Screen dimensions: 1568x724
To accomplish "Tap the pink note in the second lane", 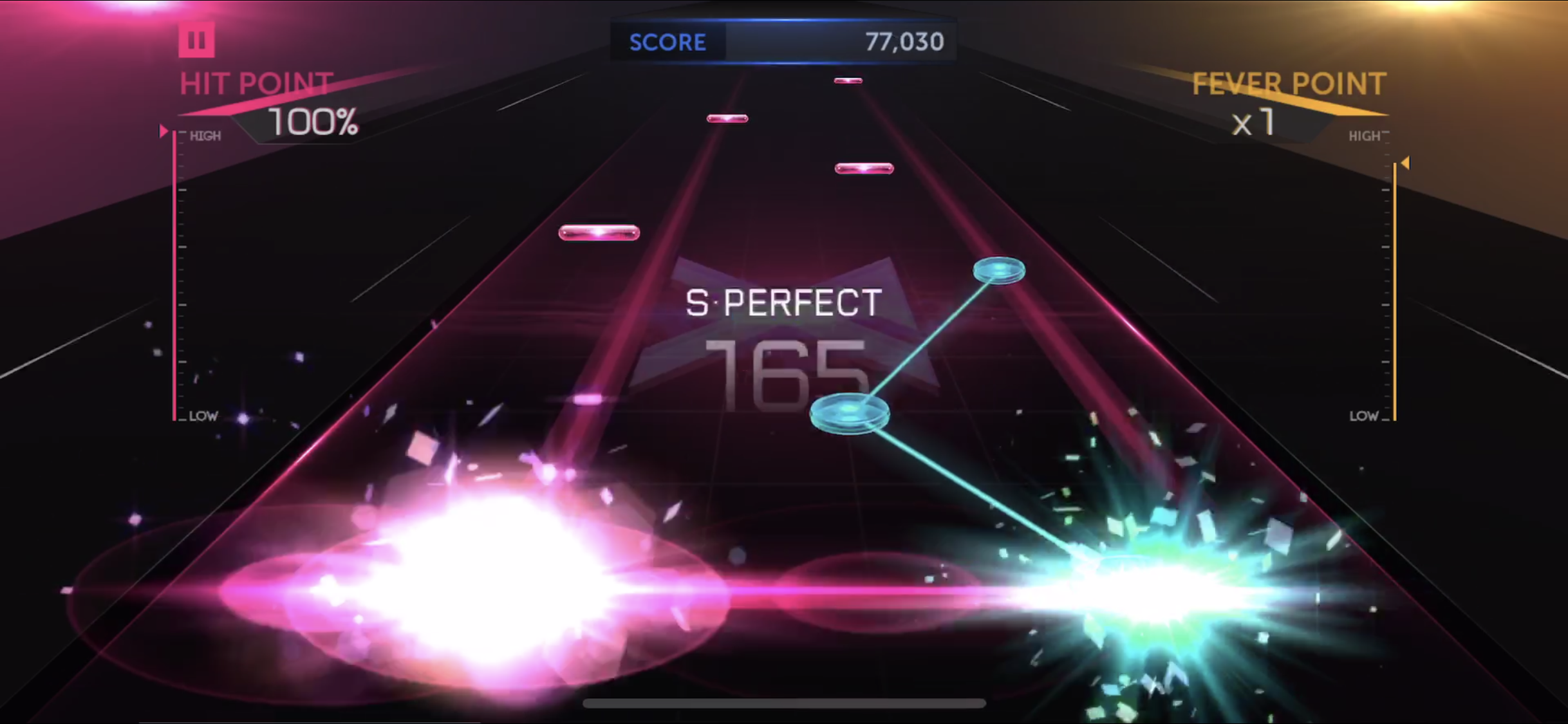I will (727, 118).
